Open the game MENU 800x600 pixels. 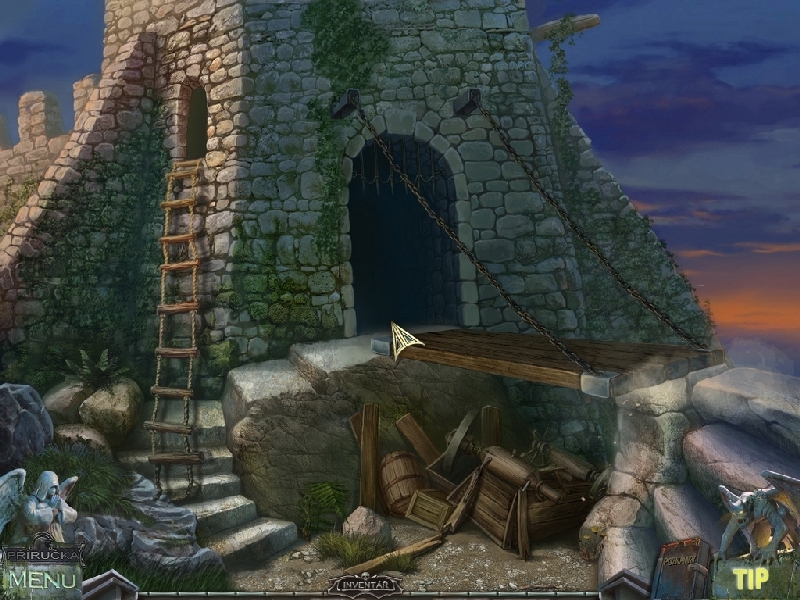(42, 578)
